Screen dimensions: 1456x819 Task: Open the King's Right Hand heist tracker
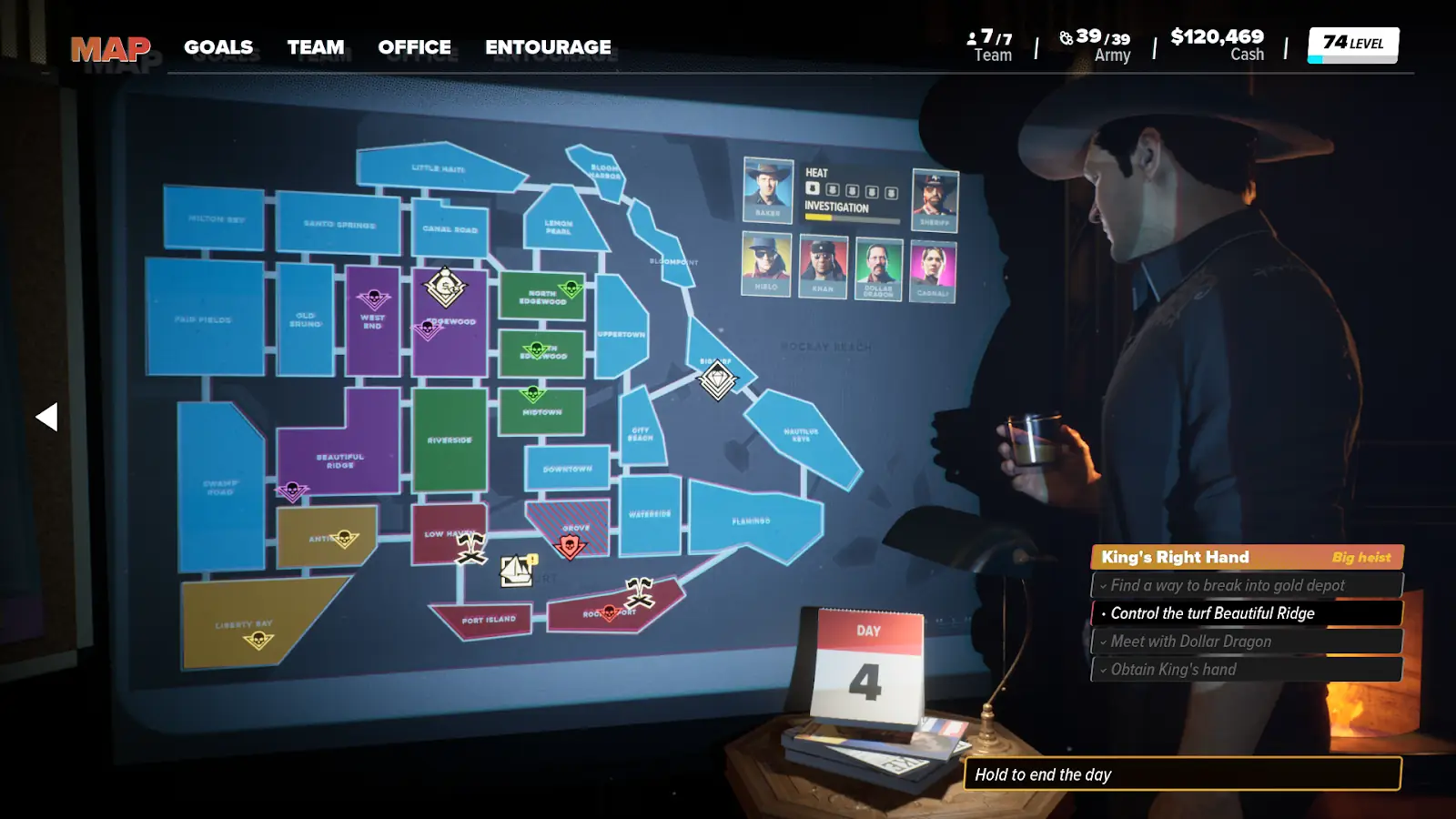(x=1247, y=557)
